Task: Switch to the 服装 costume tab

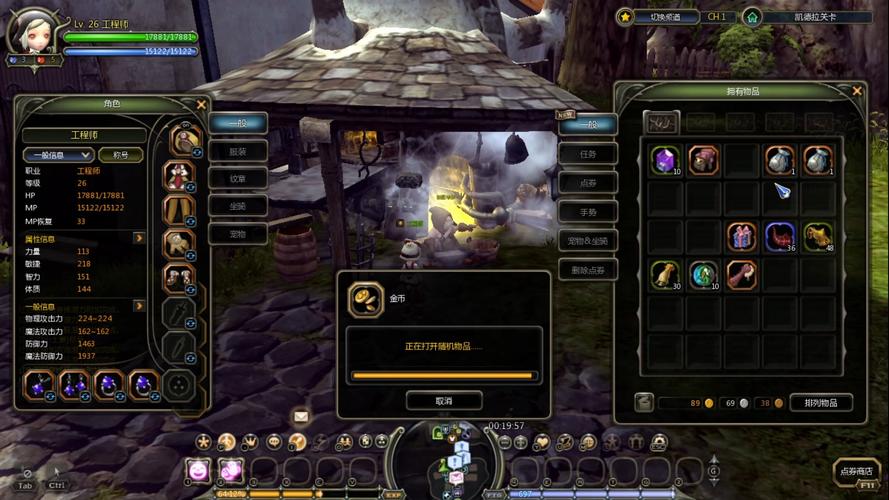Action: tap(238, 151)
